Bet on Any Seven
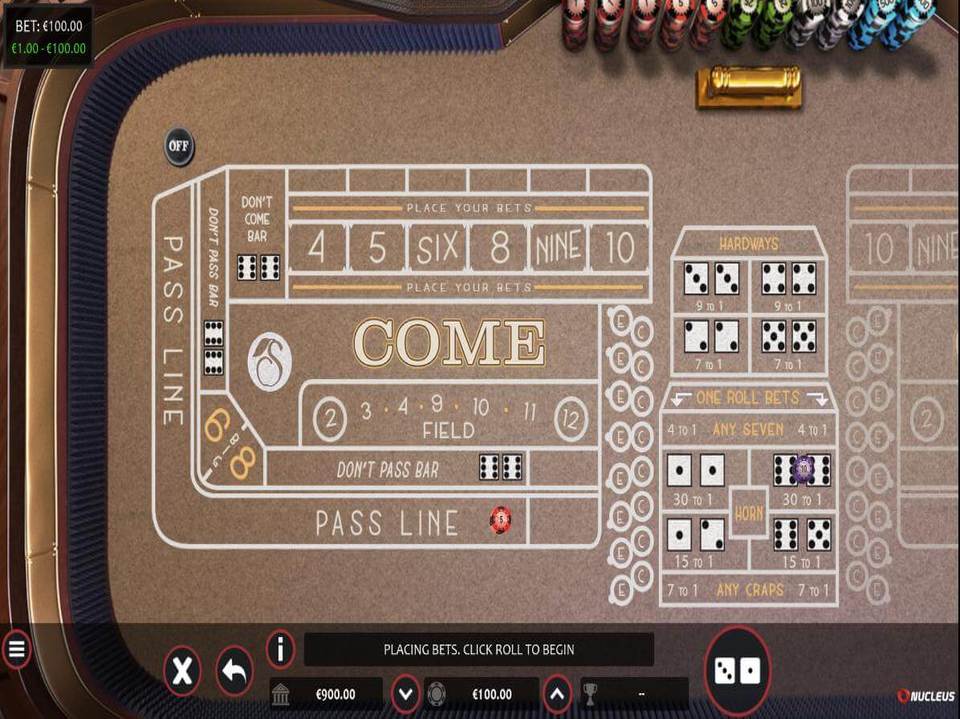 (x=749, y=430)
